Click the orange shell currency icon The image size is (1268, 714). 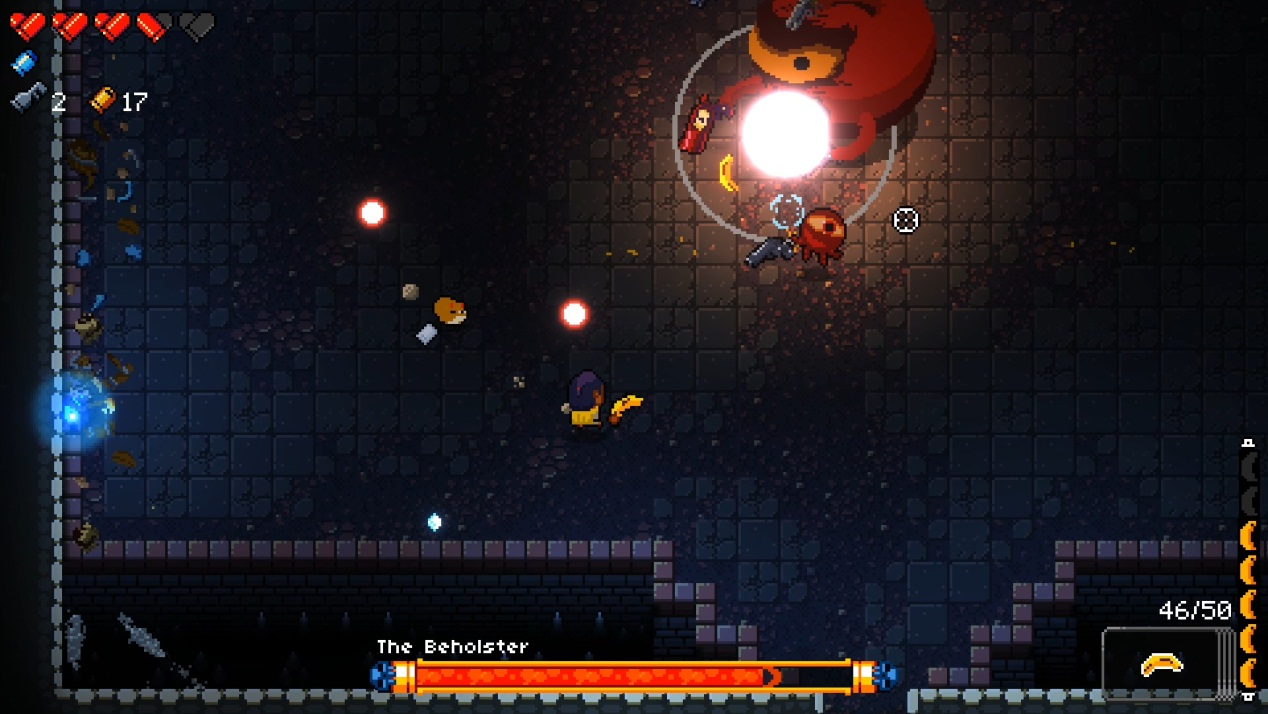(103, 100)
